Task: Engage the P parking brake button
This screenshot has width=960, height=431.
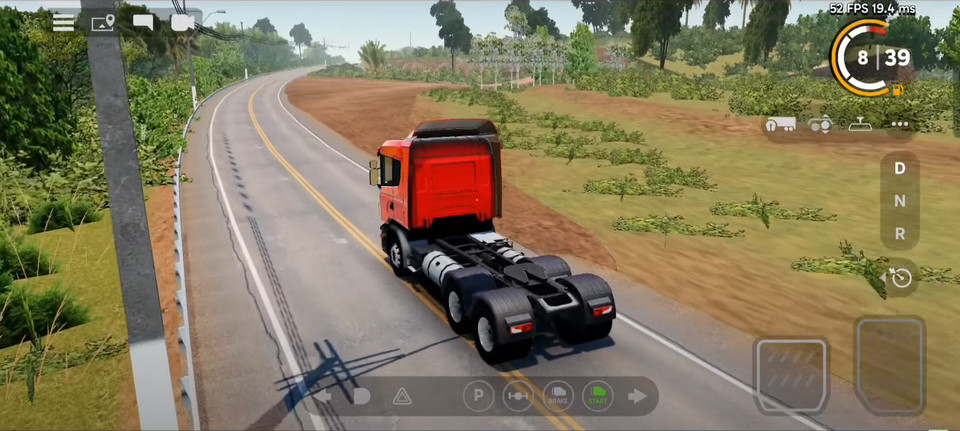Action: [x=478, y=396]
